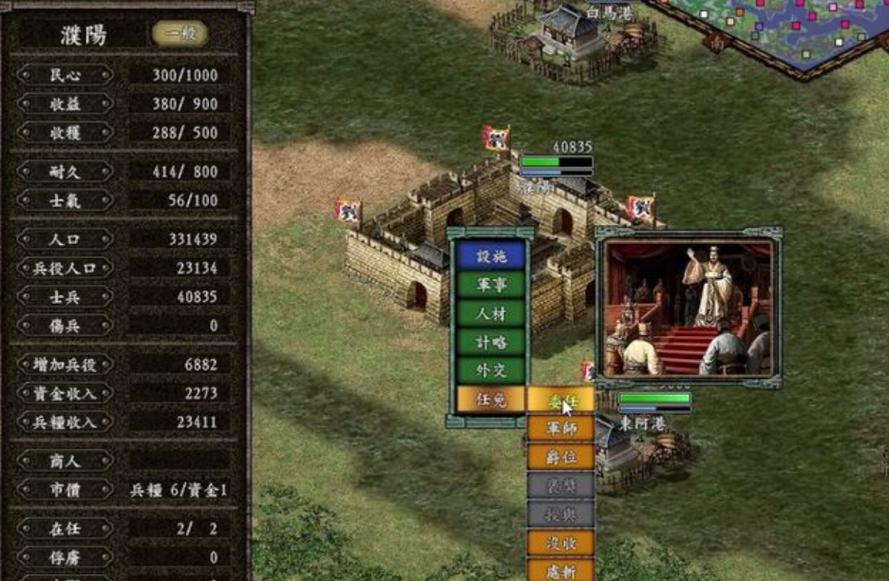Screen dimensions: 889x581
Task: Choose the 人材 personnel menu entry
Action: coord(490,314)
